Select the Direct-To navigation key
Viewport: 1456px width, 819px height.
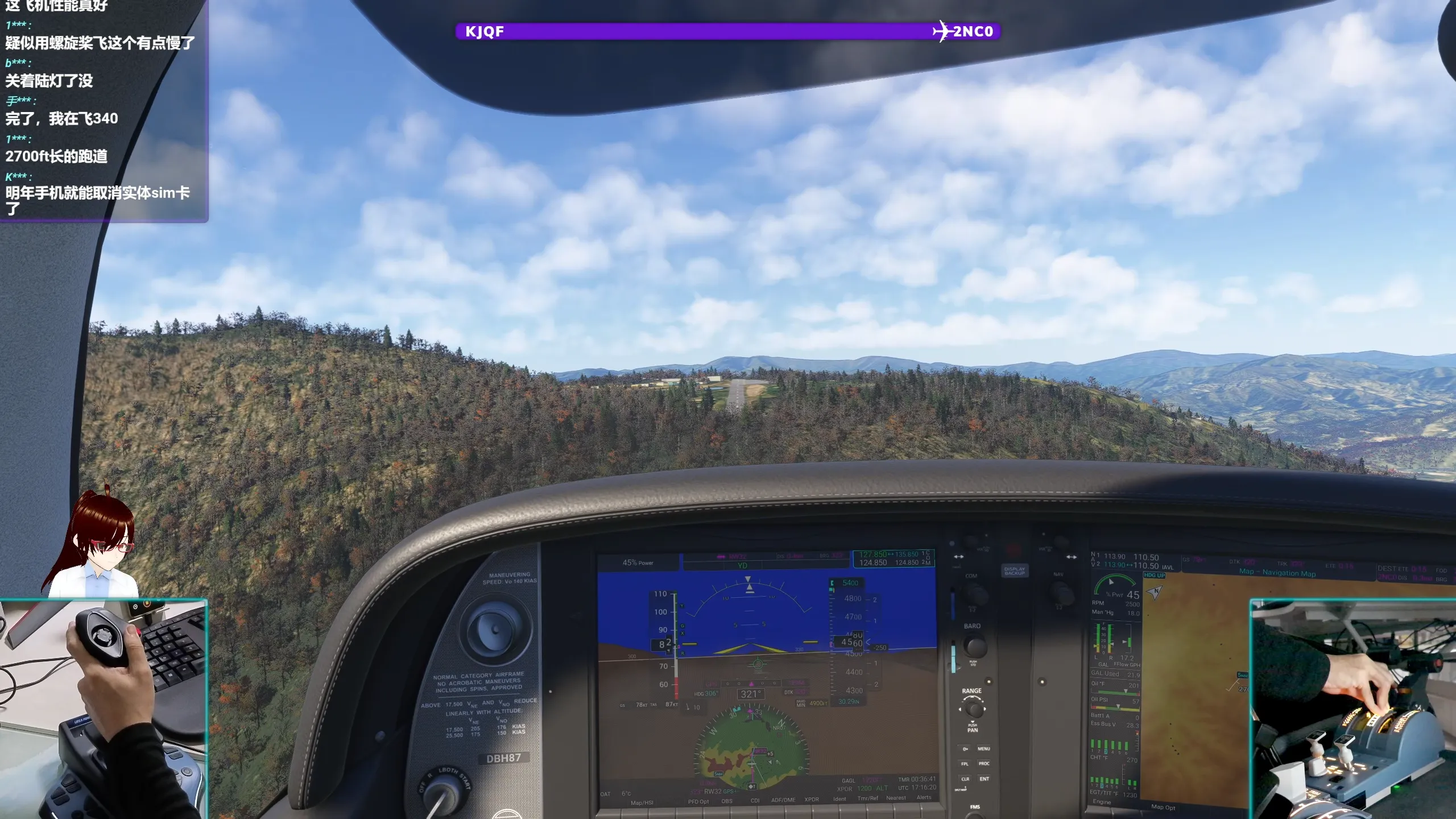click(965, 749)
